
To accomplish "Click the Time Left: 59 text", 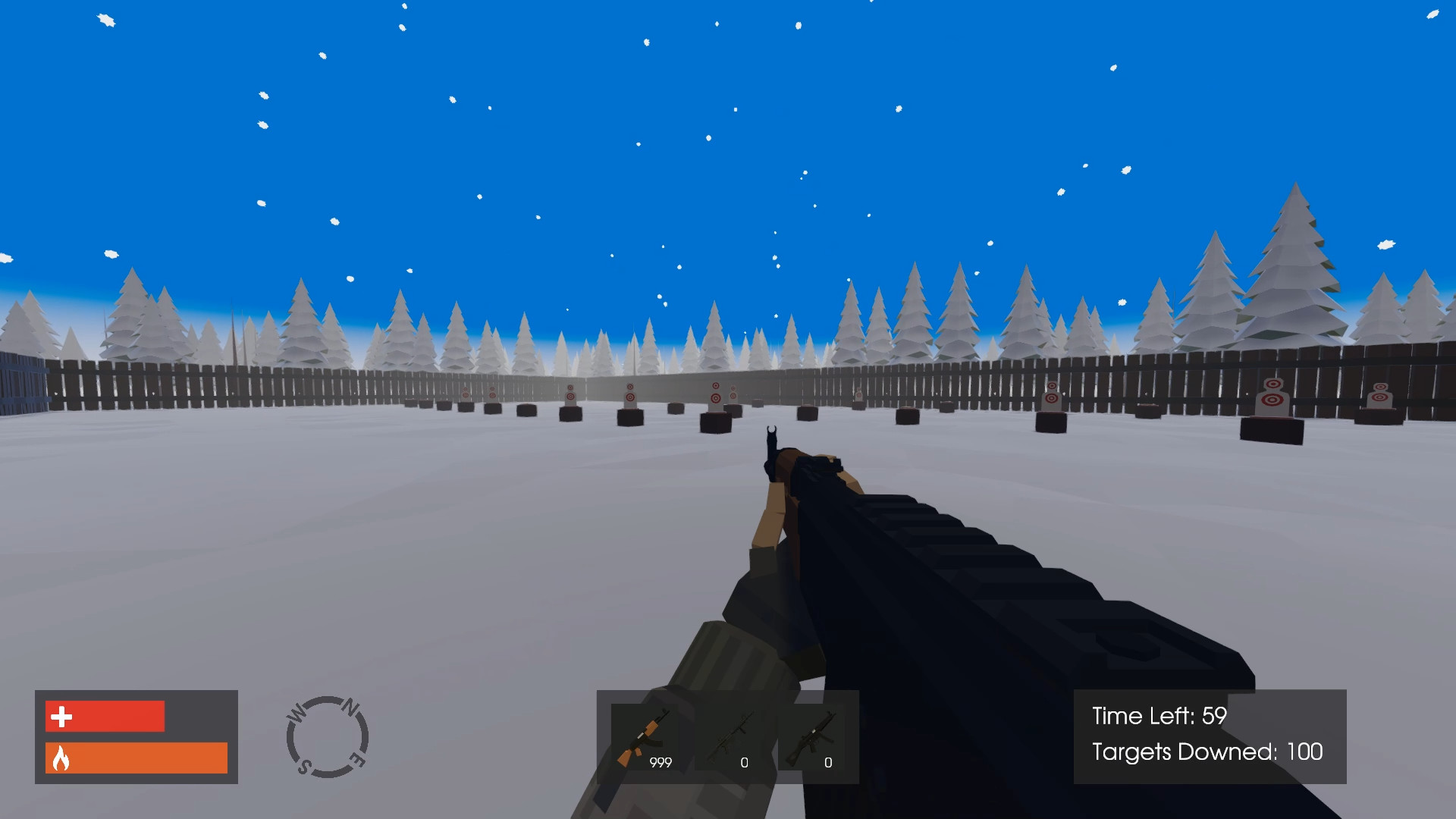I will pos(1158,715).
